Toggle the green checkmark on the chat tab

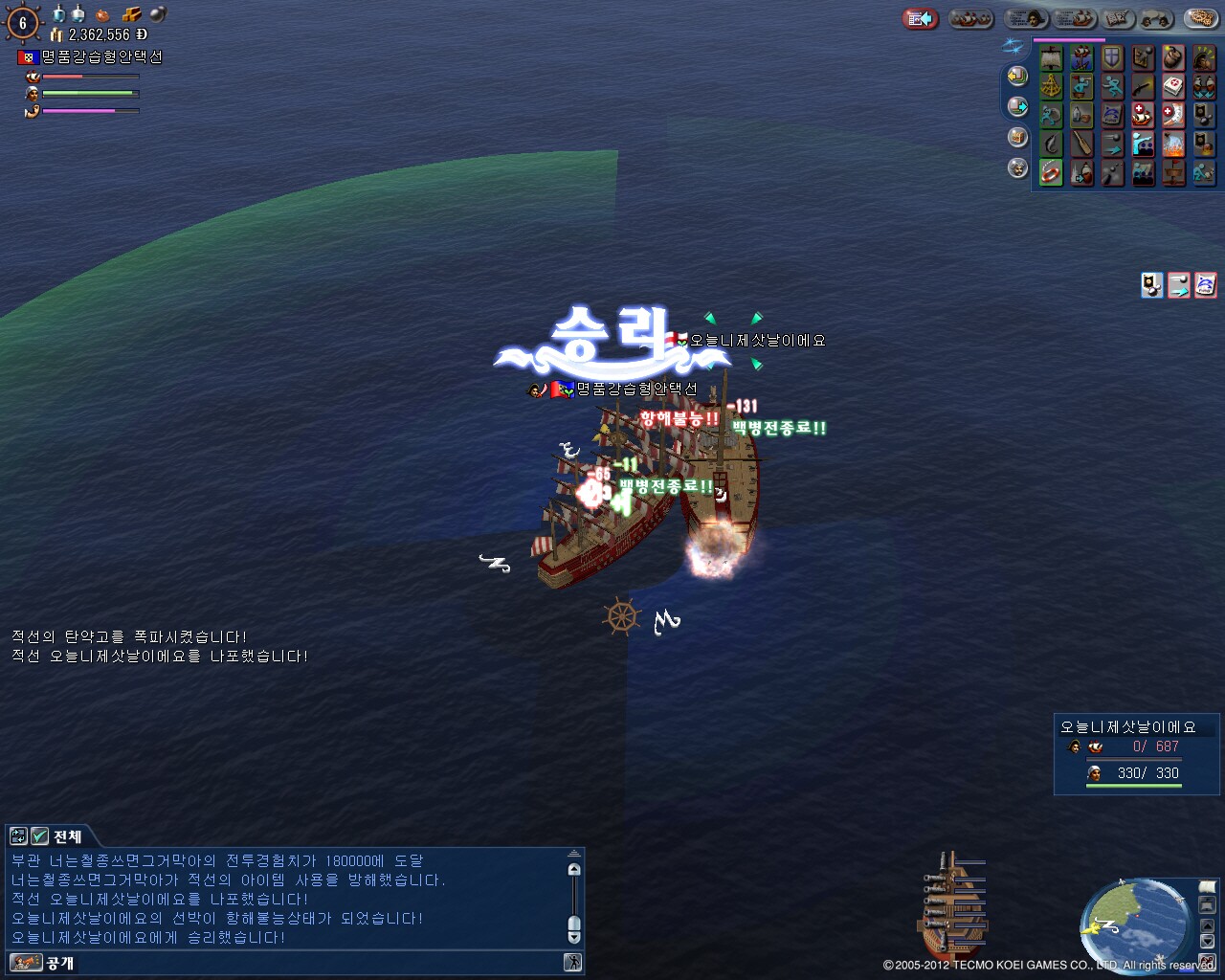(x=39, y=836)
